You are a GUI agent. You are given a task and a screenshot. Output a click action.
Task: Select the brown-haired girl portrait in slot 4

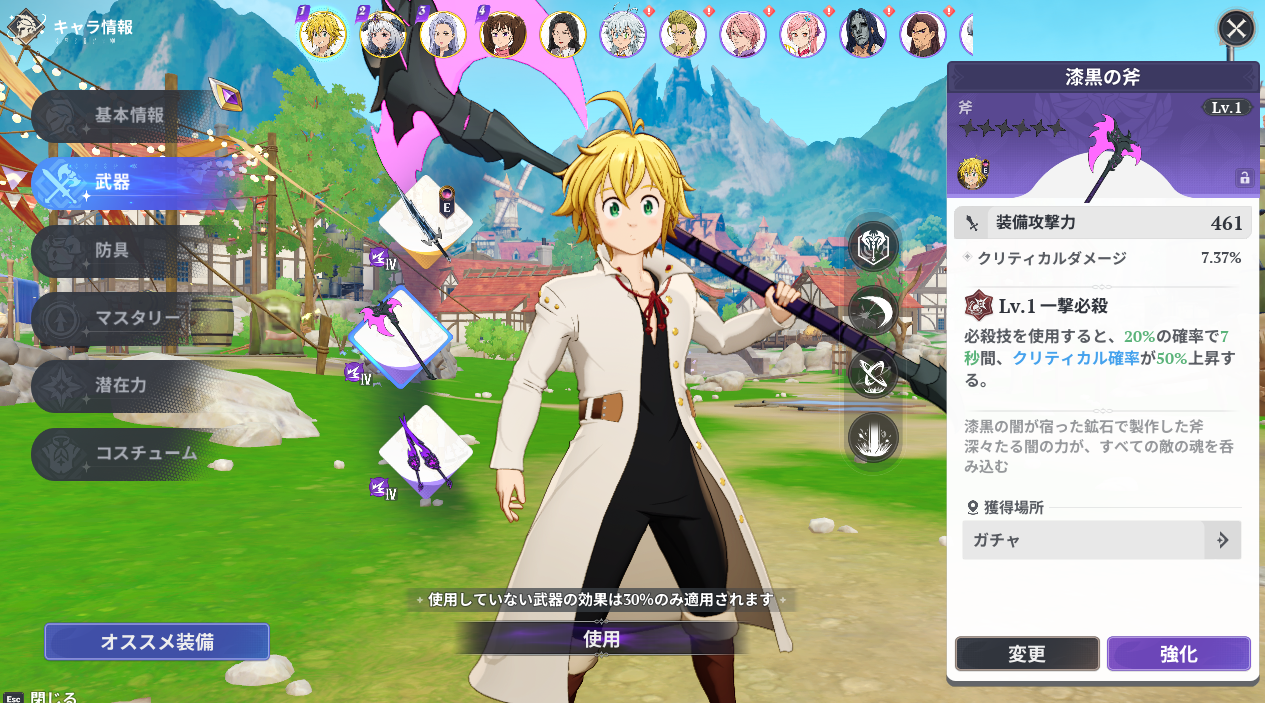tap(503, 34)
